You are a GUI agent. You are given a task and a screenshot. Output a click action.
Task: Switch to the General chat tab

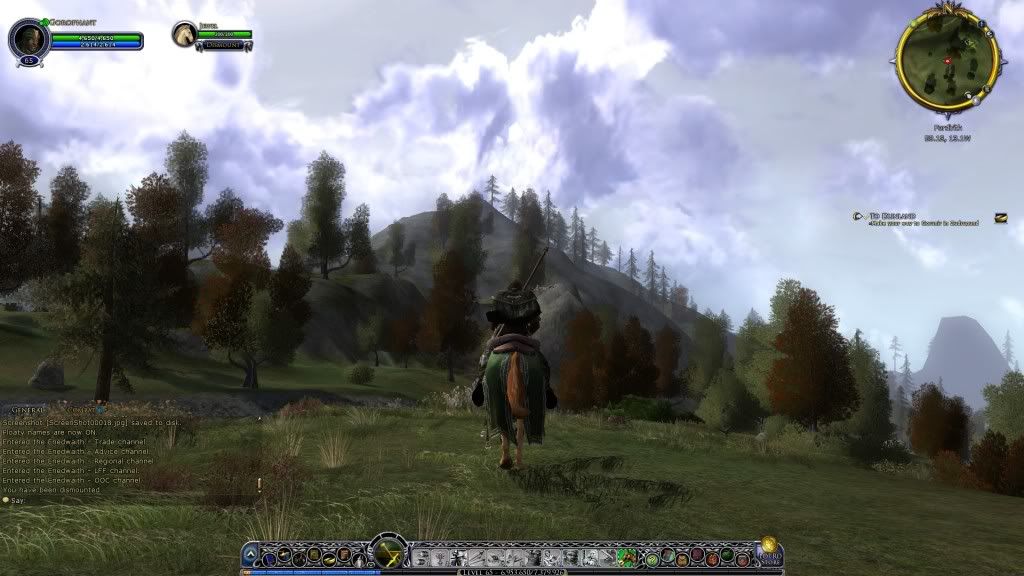coord(23,411)
